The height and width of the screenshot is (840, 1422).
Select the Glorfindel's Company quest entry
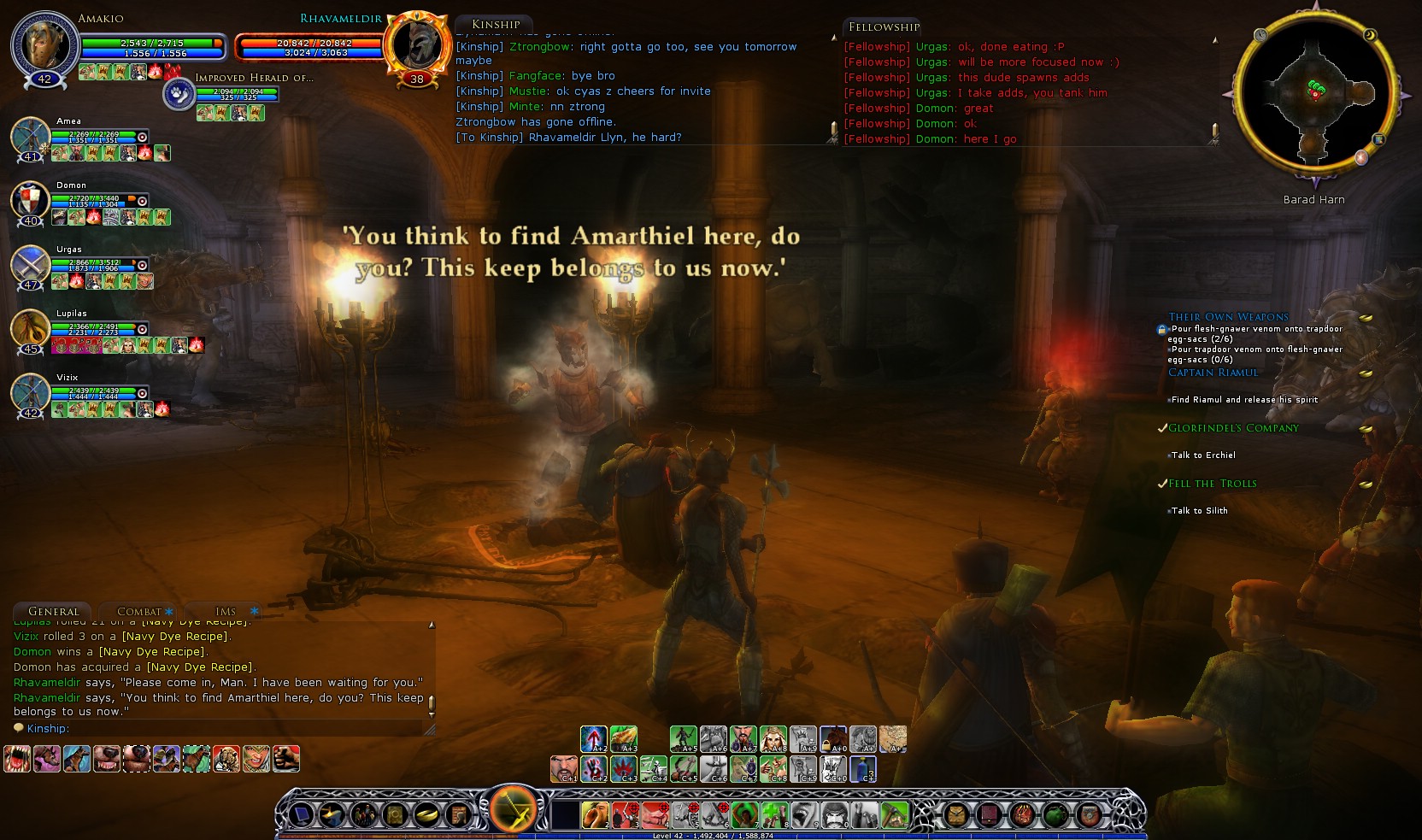point(1233,428)
